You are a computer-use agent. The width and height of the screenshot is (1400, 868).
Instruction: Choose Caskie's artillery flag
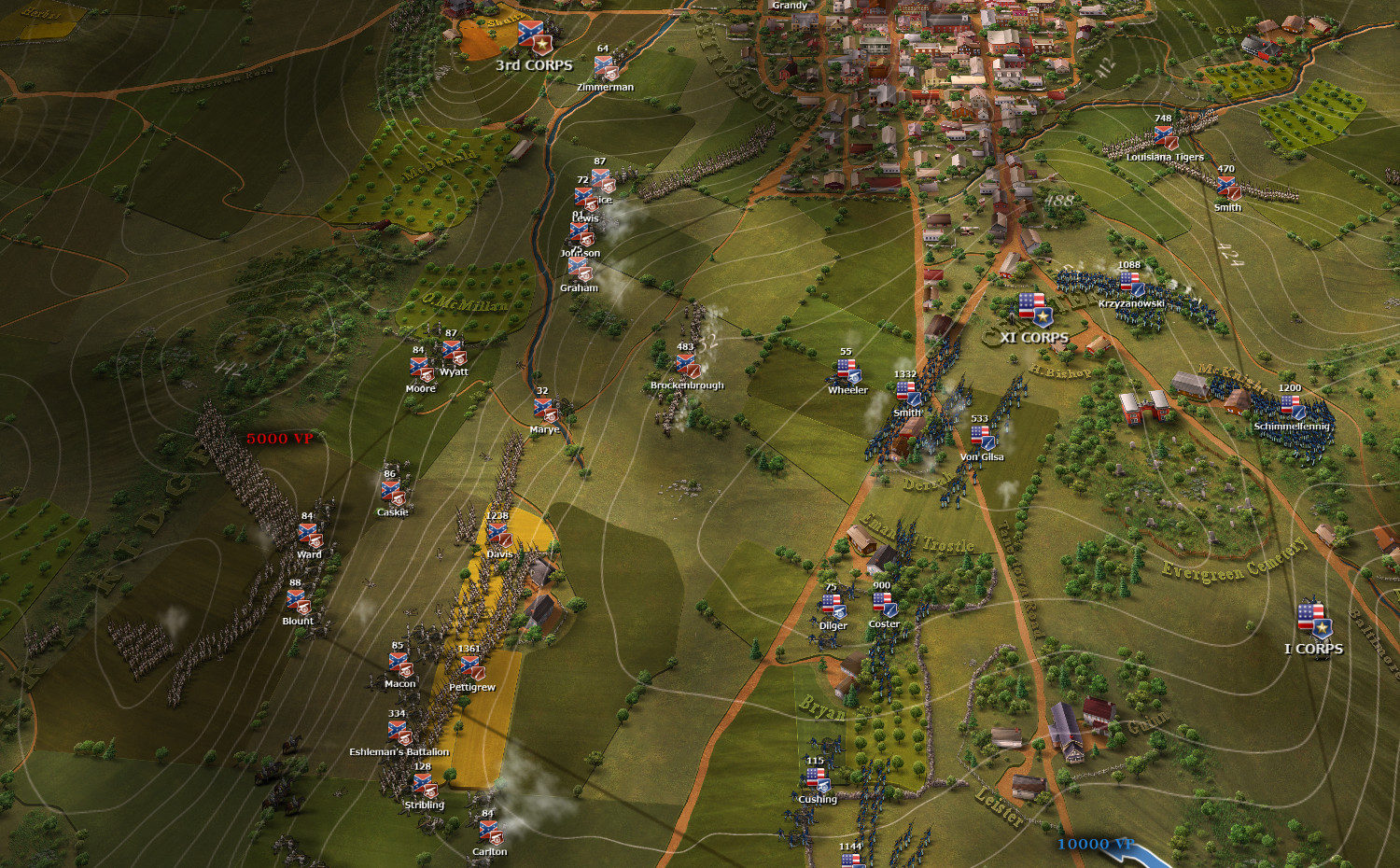tap(392, 493)
